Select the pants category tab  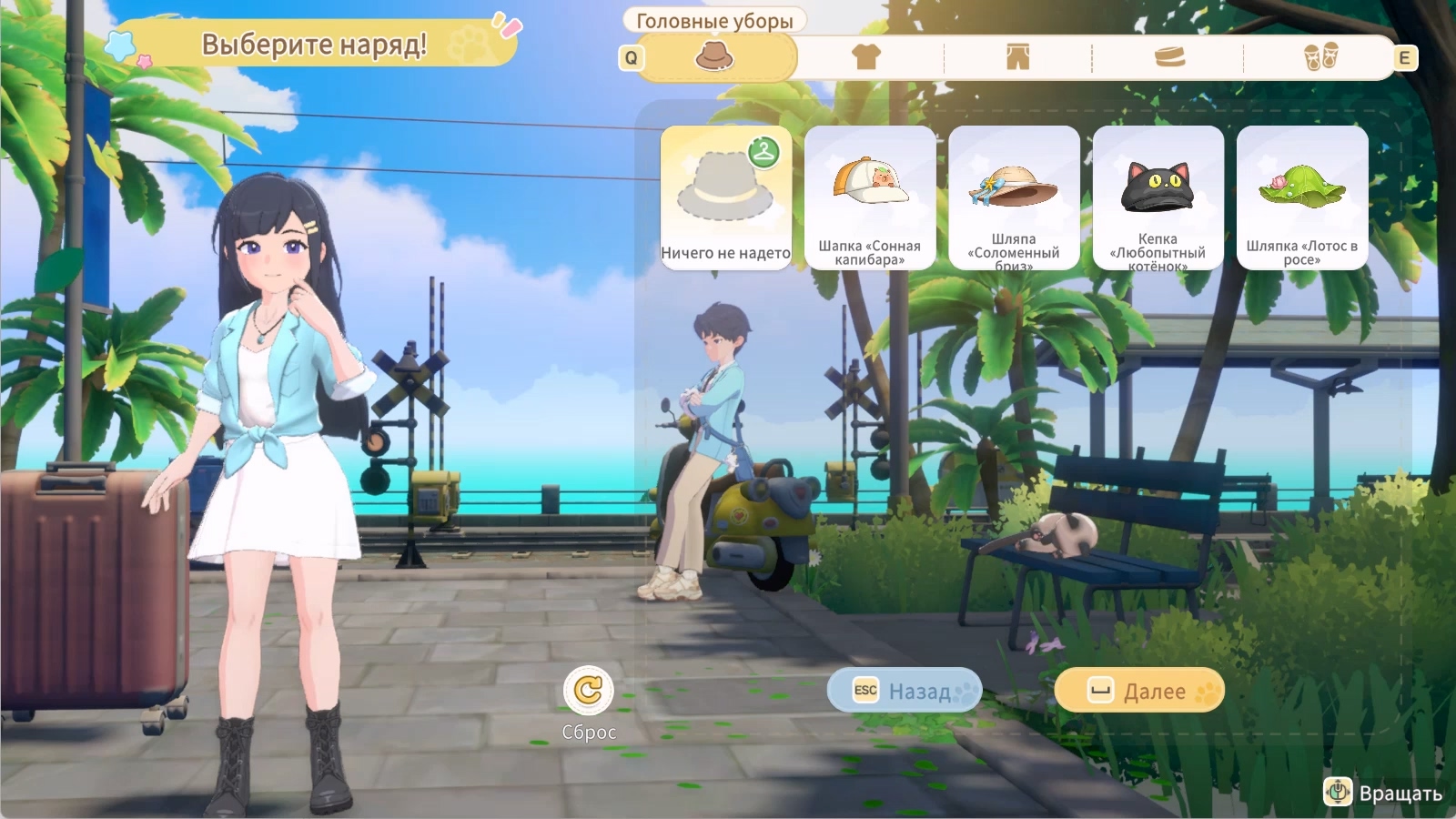(x=1017, y=57)
